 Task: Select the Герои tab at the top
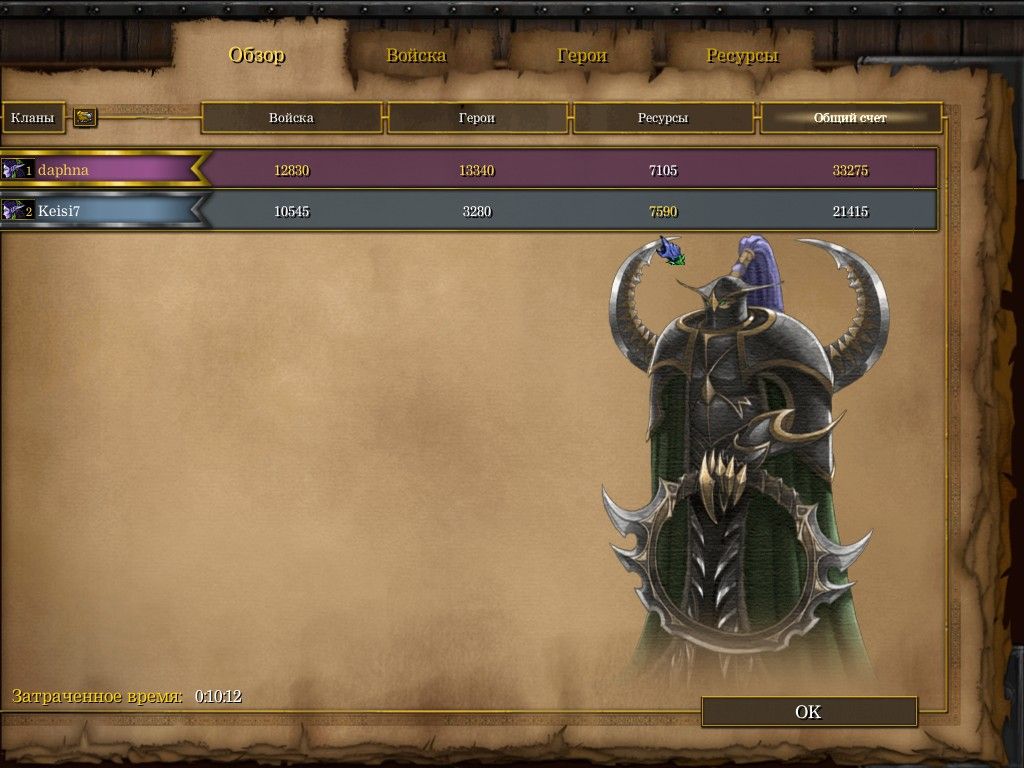(582, 55)
